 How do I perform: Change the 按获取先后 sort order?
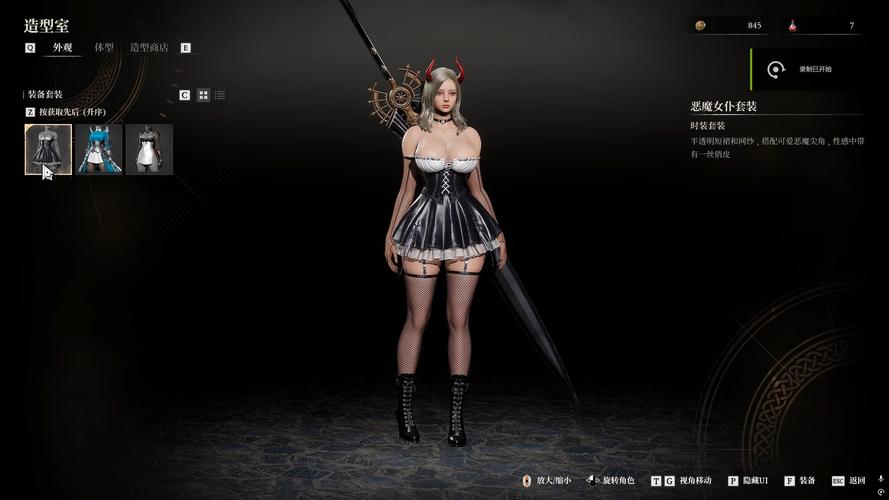coord(70,112)
